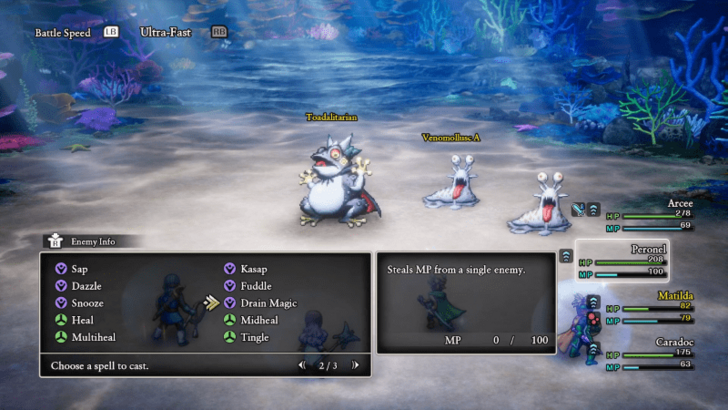Cast the Snooze spell
Screen dimensions: 728x410
coord(87,303)
